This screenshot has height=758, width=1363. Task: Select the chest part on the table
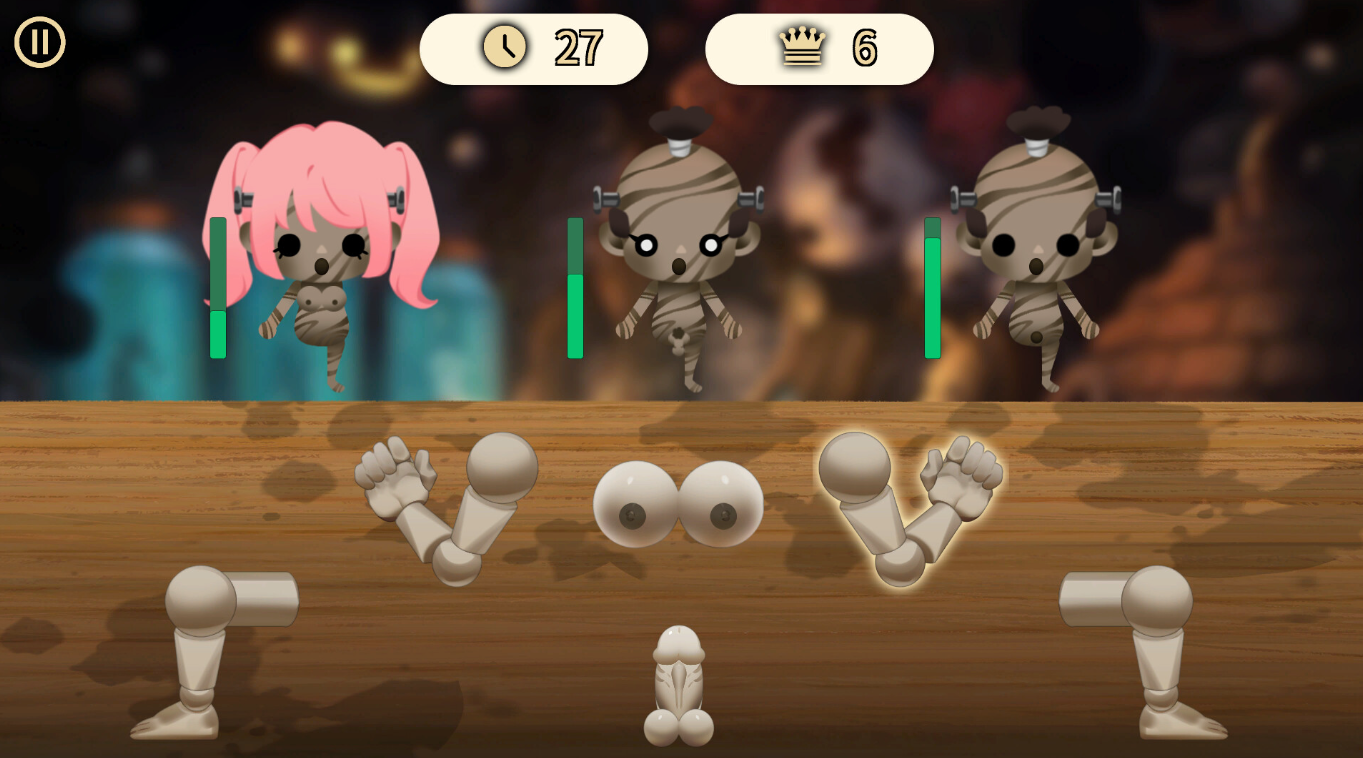pyautogui.click(x=678, y=504)
